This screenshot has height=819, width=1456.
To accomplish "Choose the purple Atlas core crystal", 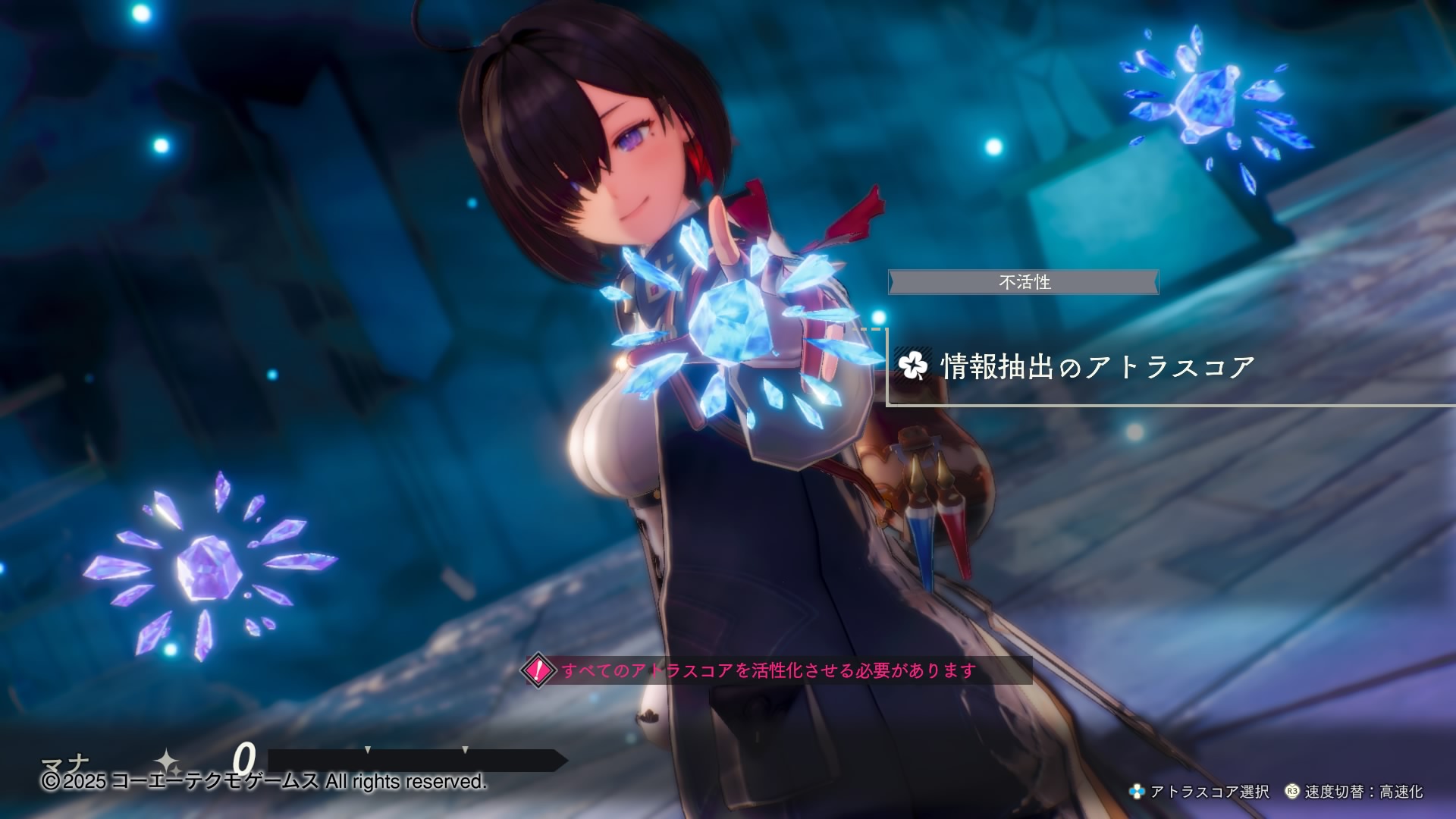I will pos(208,567).
